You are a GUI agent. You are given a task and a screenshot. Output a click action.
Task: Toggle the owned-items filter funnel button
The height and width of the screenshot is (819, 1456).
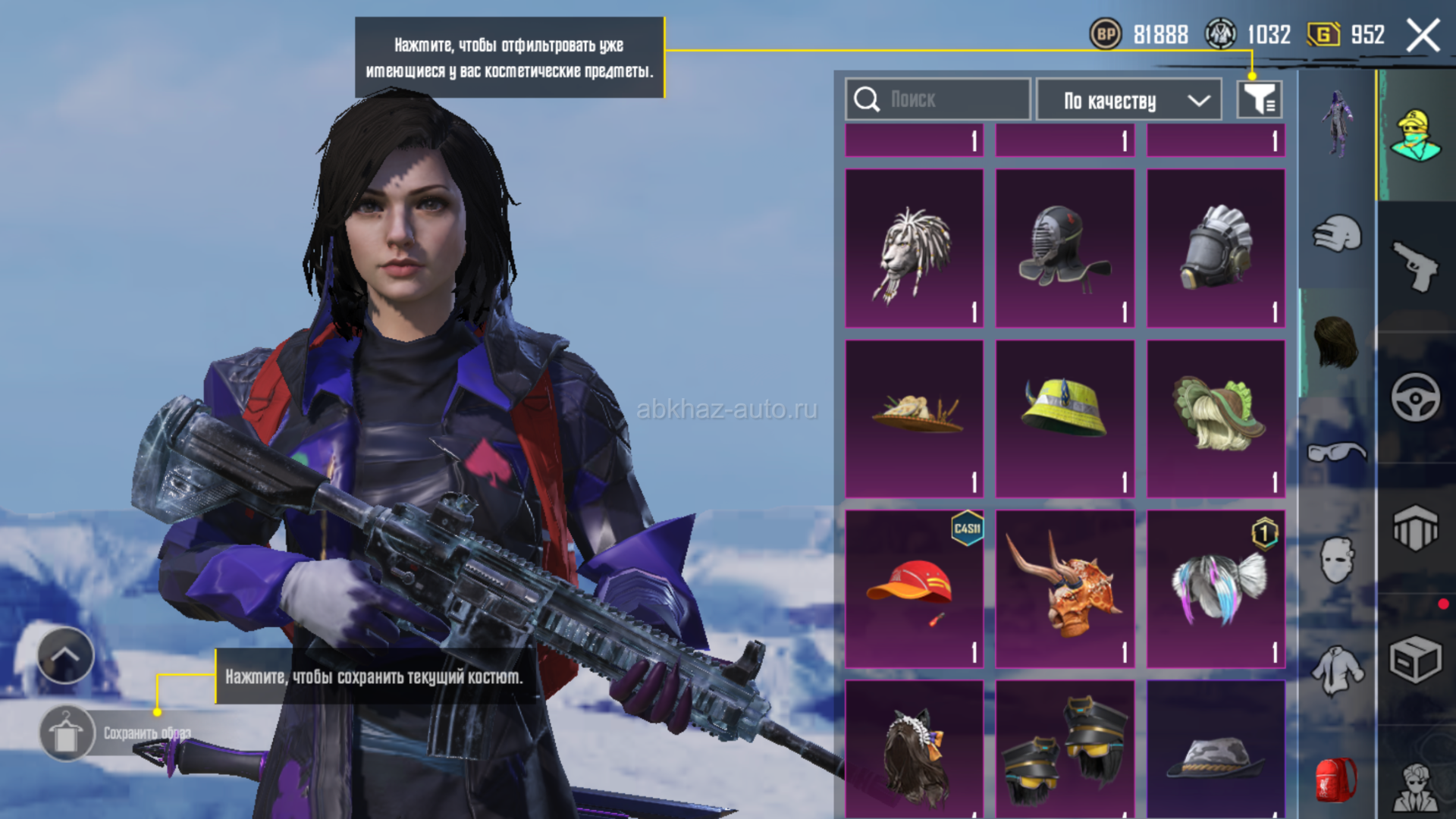(1259, 99)
